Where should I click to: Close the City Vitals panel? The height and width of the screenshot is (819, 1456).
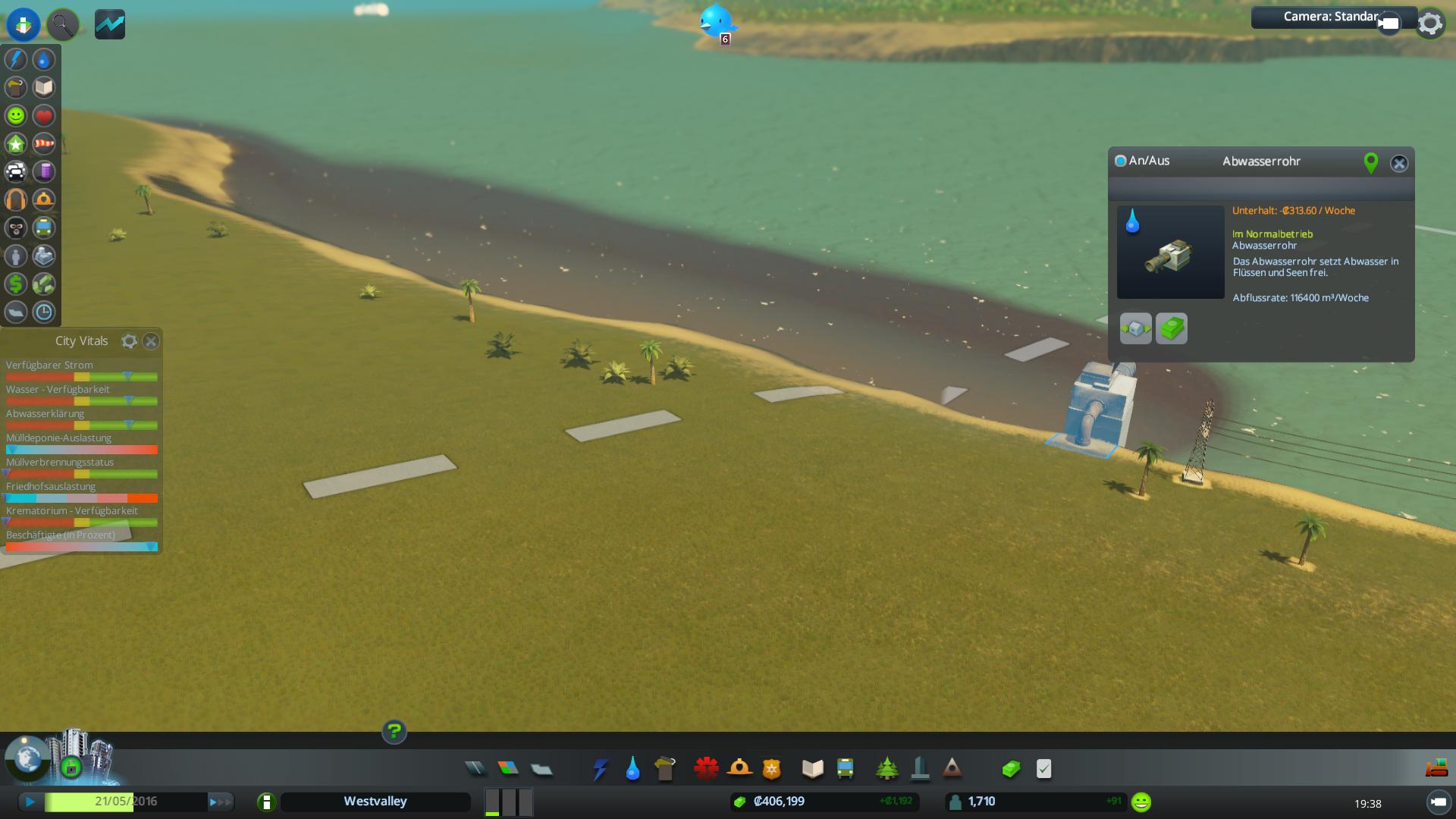(x=151, y=341)
